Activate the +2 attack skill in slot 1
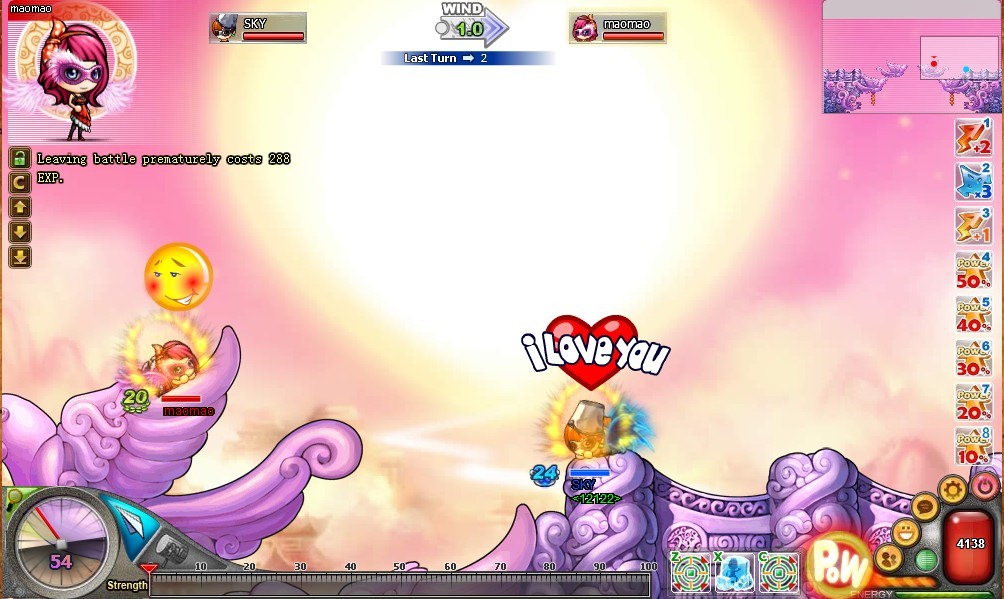Image resolution: width=1004 pixels, height=599 pixels. tap(972, 137)
